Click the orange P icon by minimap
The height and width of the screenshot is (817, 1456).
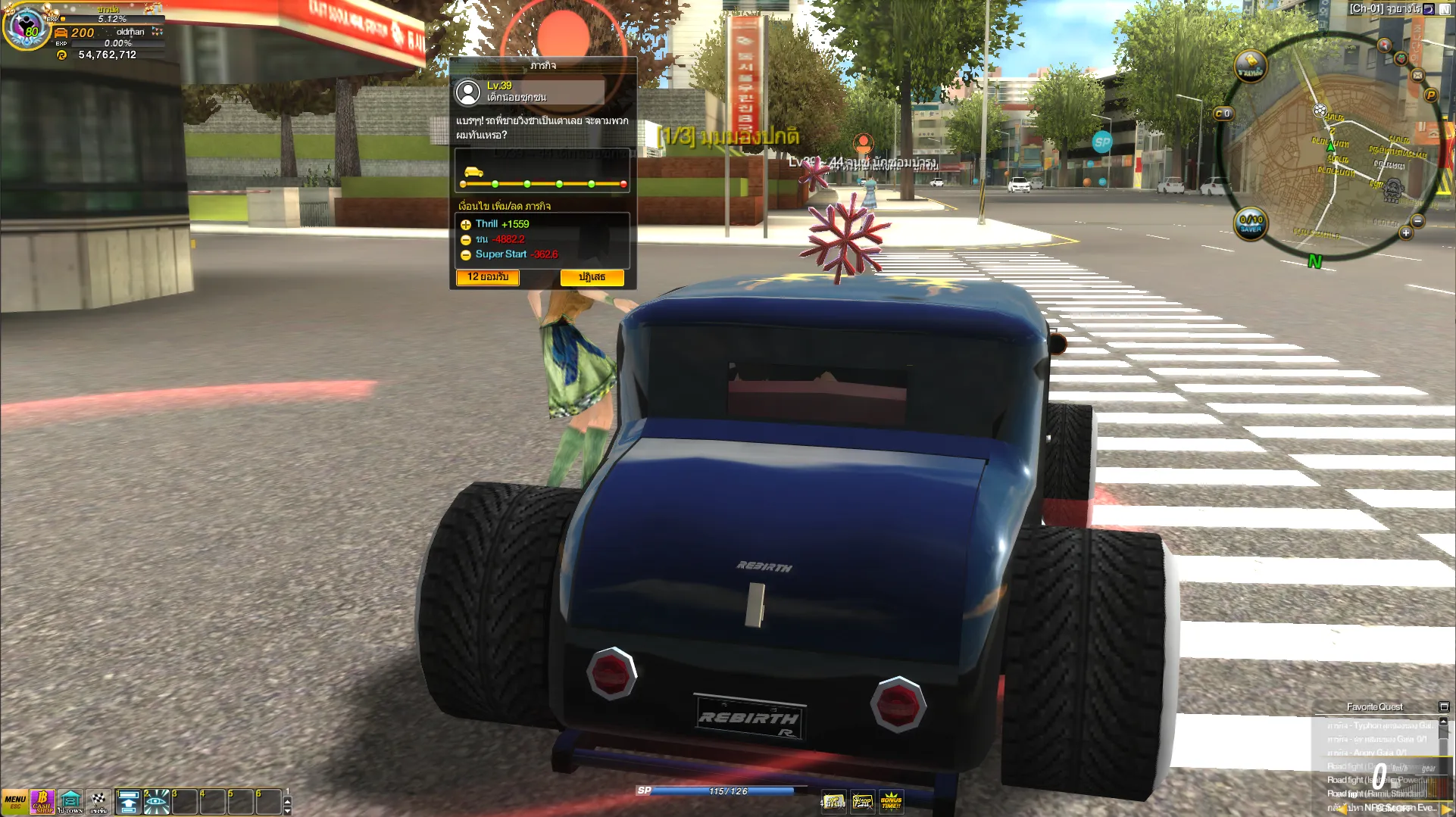pyautogui.click(x=1430, y=95)
